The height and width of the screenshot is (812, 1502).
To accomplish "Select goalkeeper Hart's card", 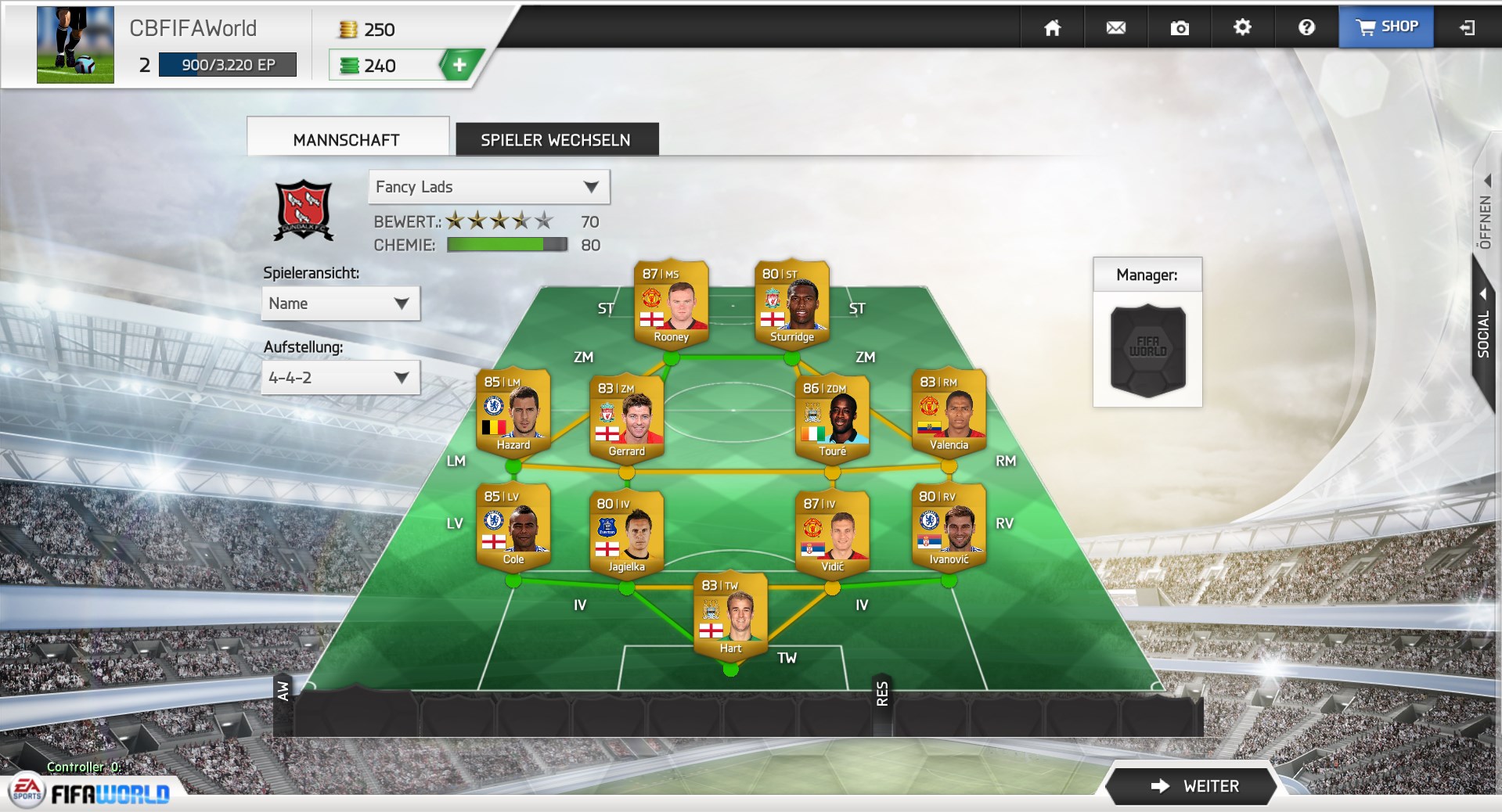I will tap(730, 616).
